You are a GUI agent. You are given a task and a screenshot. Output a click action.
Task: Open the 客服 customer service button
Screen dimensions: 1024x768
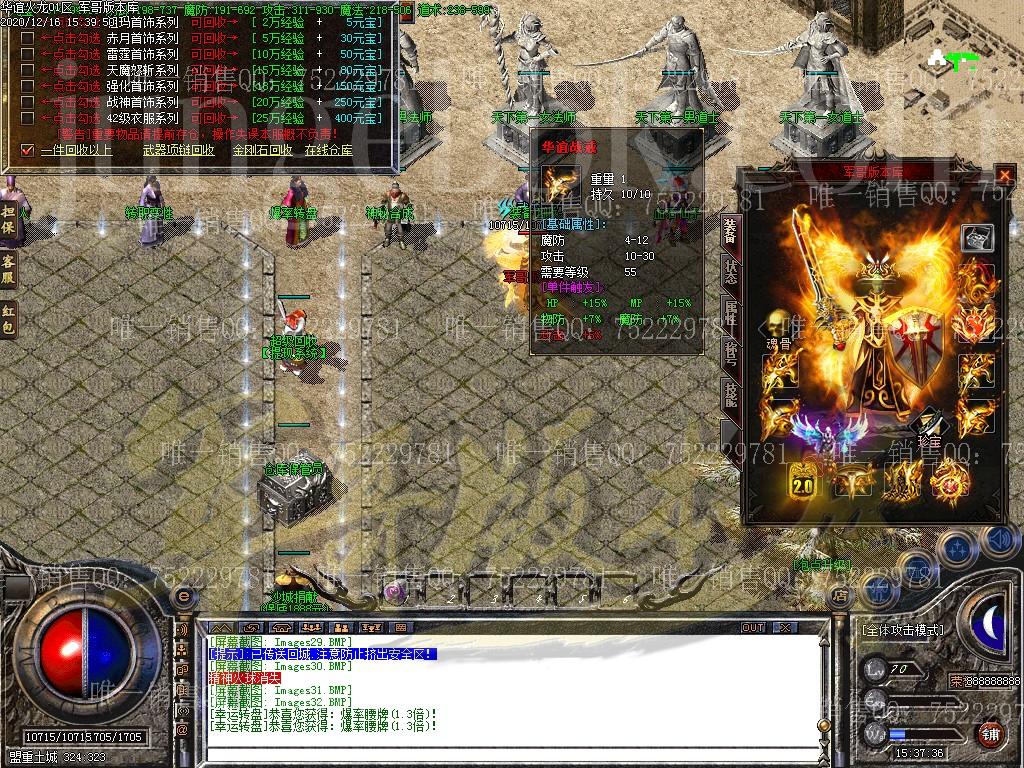click(x=8, y=270)
